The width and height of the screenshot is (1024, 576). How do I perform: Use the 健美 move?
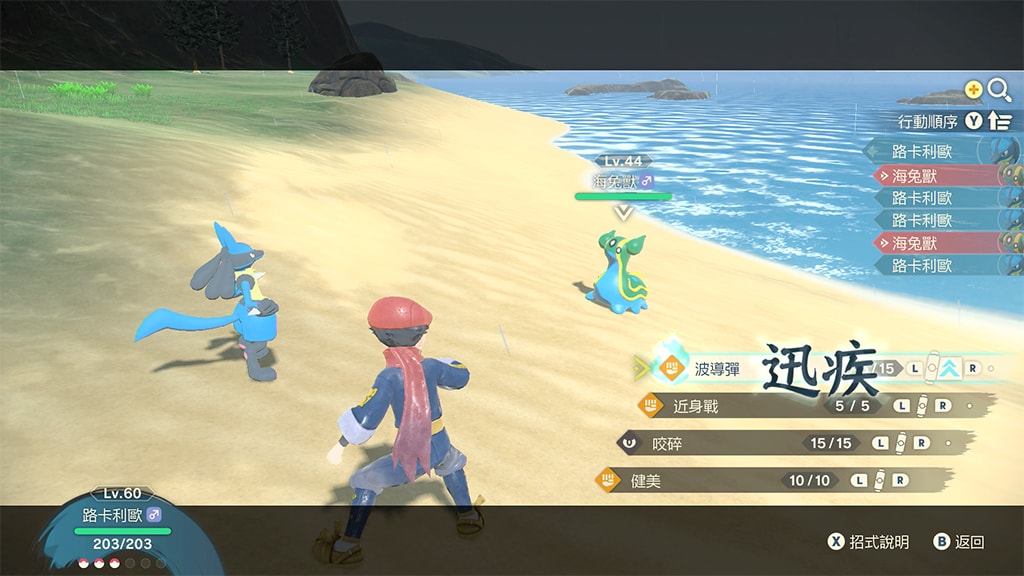coord(647,481)
